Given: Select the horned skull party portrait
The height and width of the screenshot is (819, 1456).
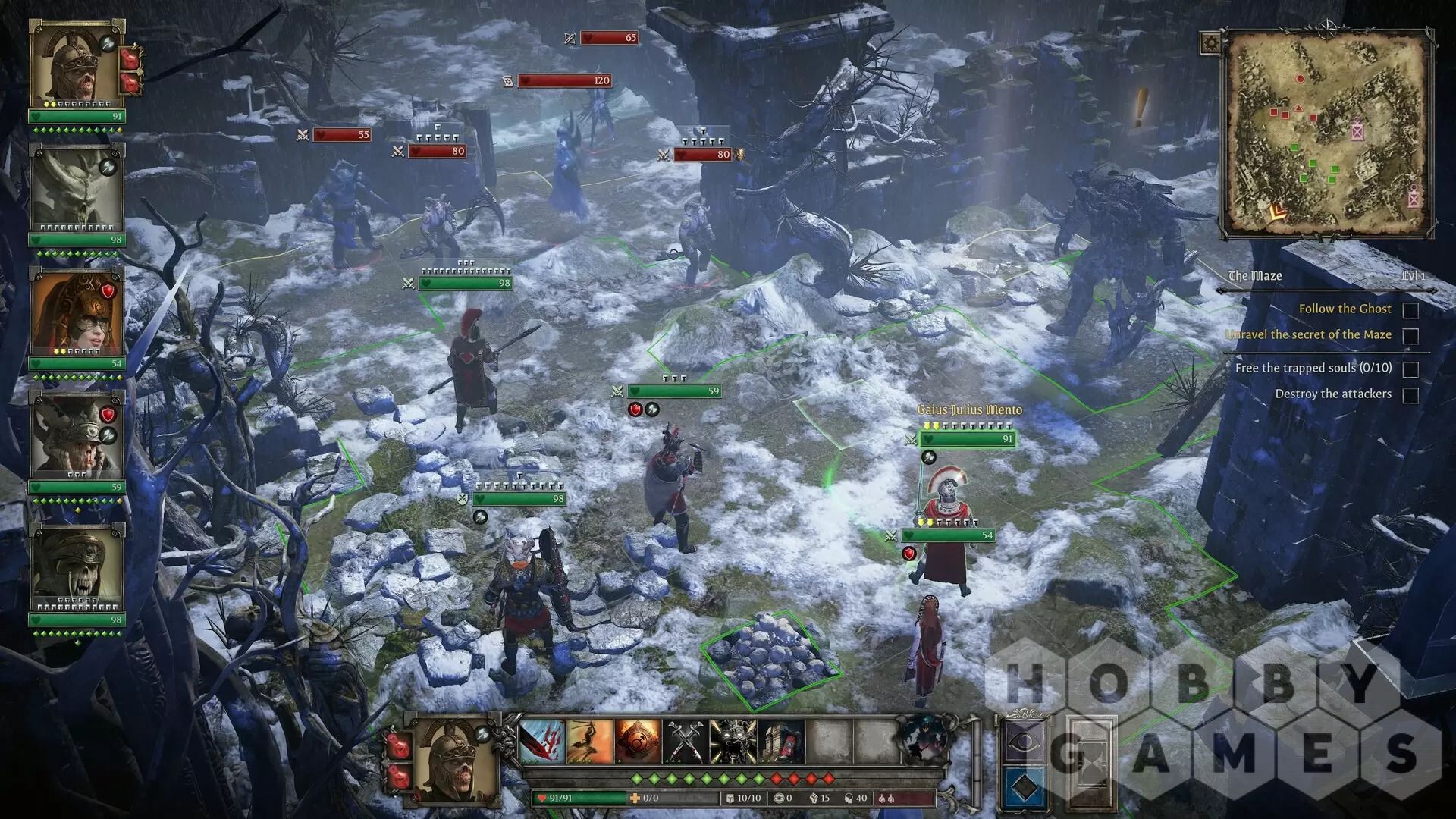Looking at the screenshot, I should [76, 188].
